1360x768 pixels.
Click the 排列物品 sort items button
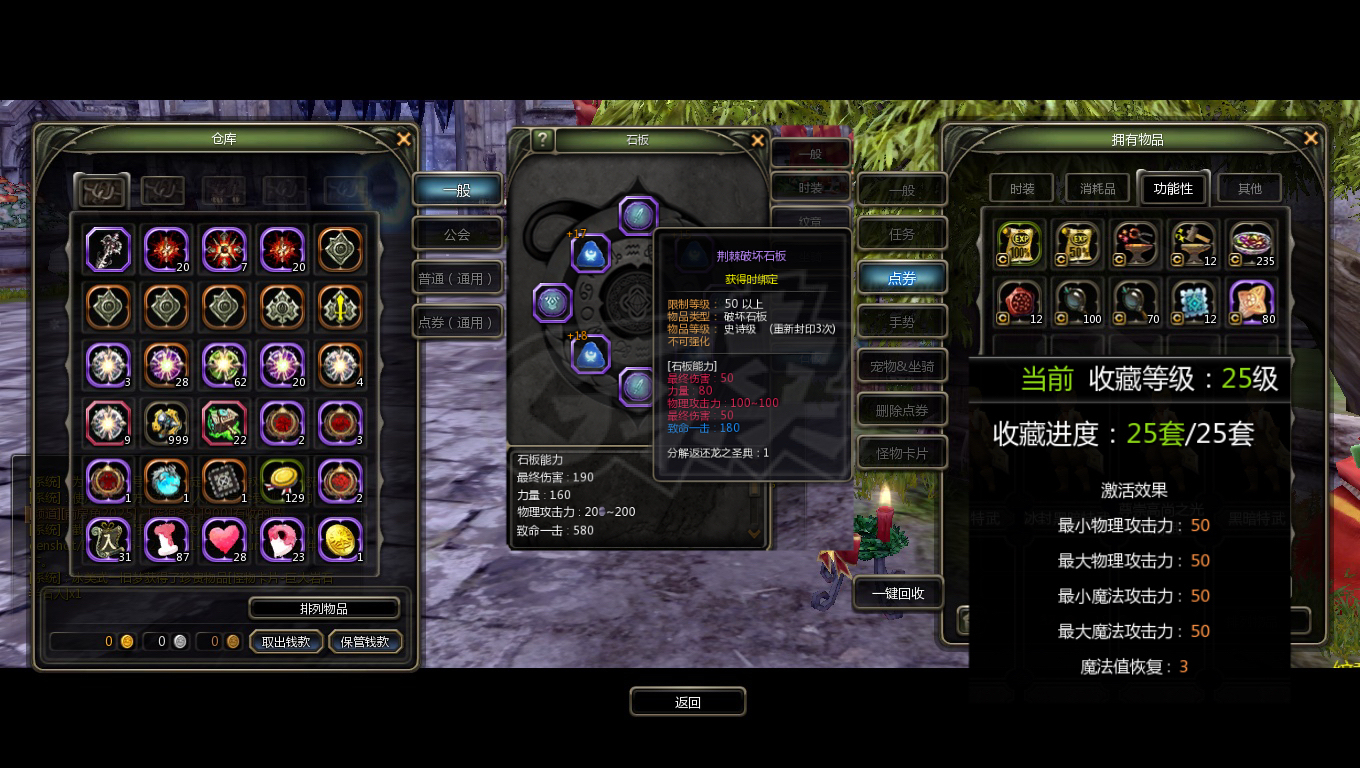tap(324, 608)
